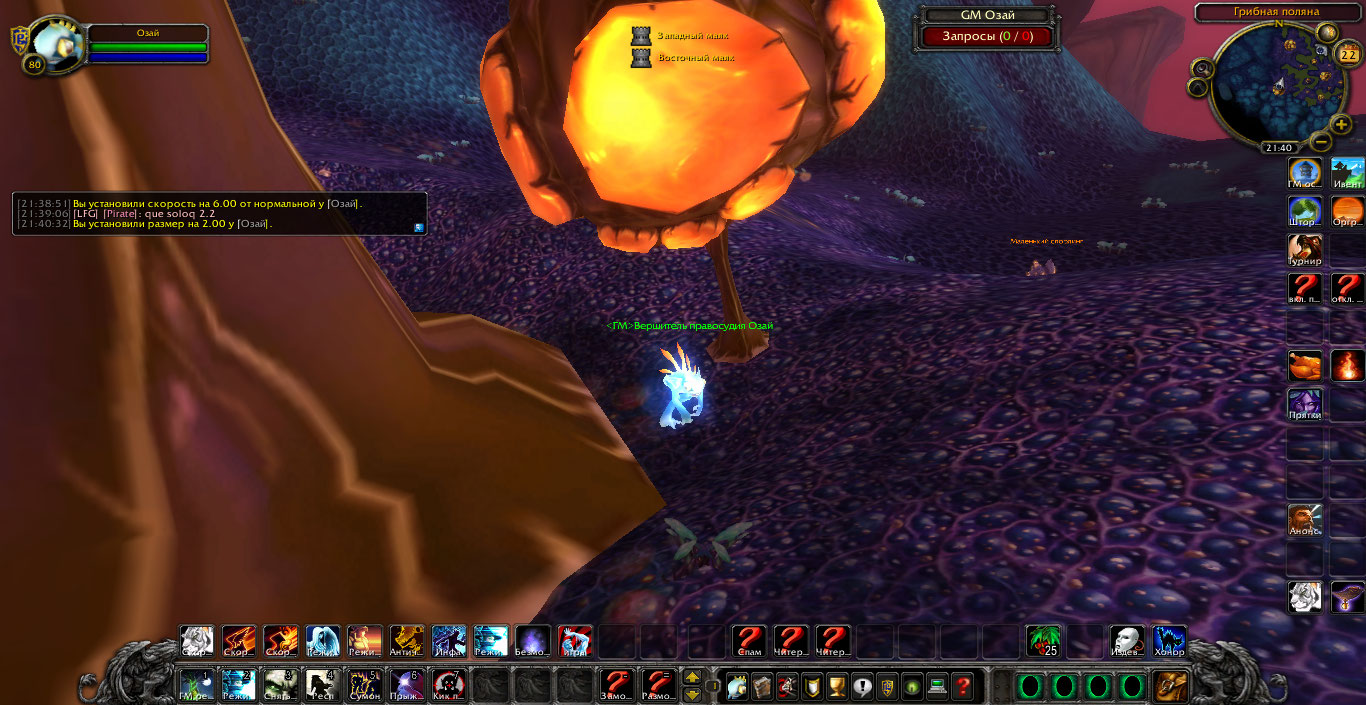Use the roast chicken food icon
The image size is (1366, 705).
(1305, 365)
